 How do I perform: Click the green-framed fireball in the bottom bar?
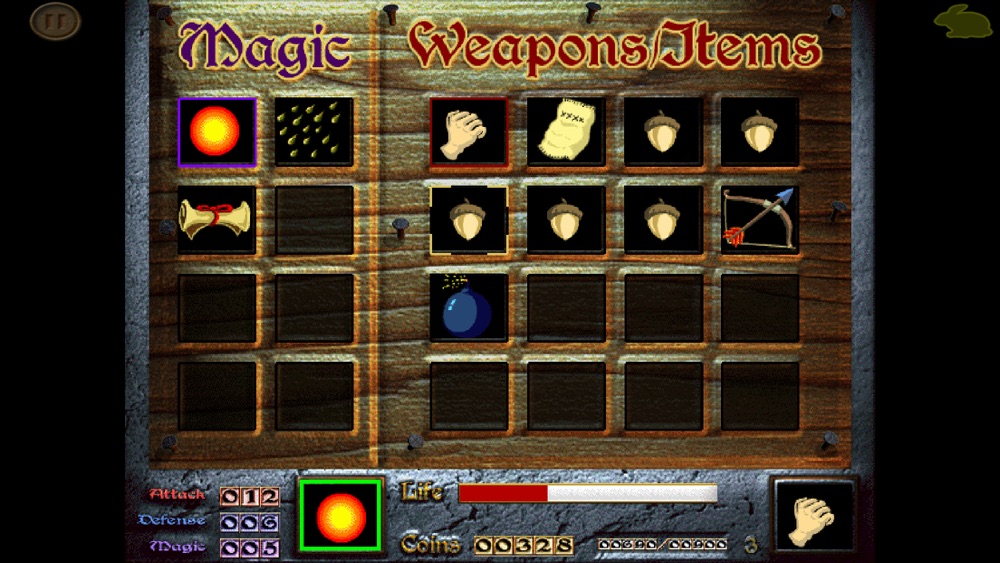(x=340, y=515)
